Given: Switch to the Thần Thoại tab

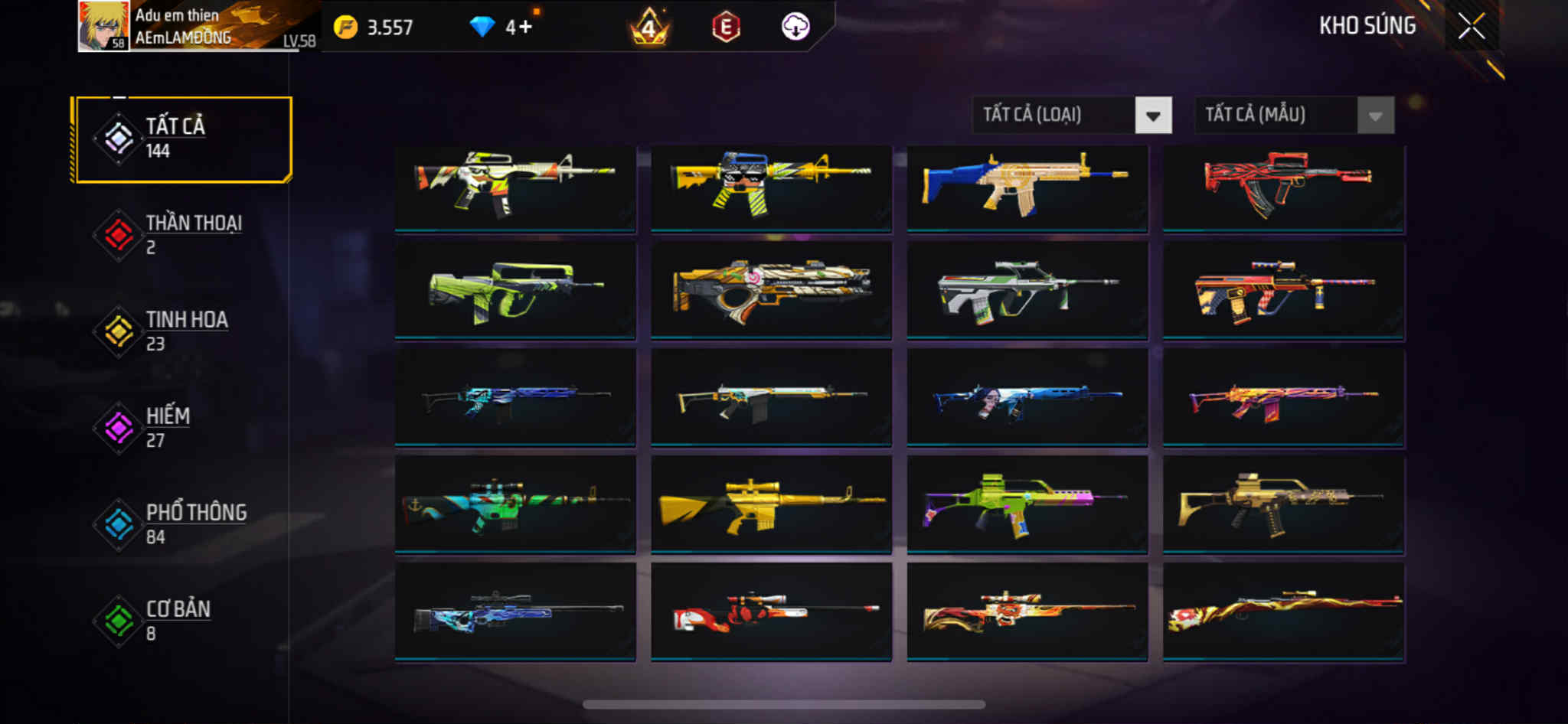Looking at the screenshot, I should pos(182,235).
